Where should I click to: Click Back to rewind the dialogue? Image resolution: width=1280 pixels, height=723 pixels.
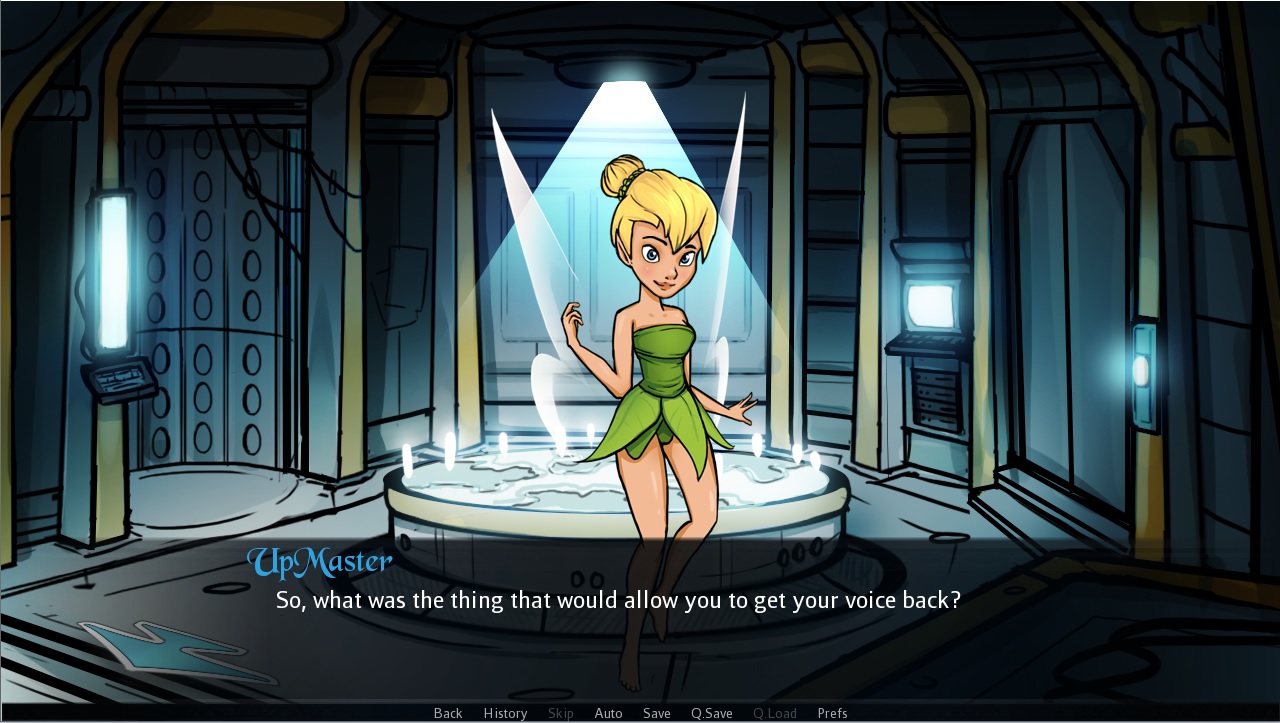point(447,713)
